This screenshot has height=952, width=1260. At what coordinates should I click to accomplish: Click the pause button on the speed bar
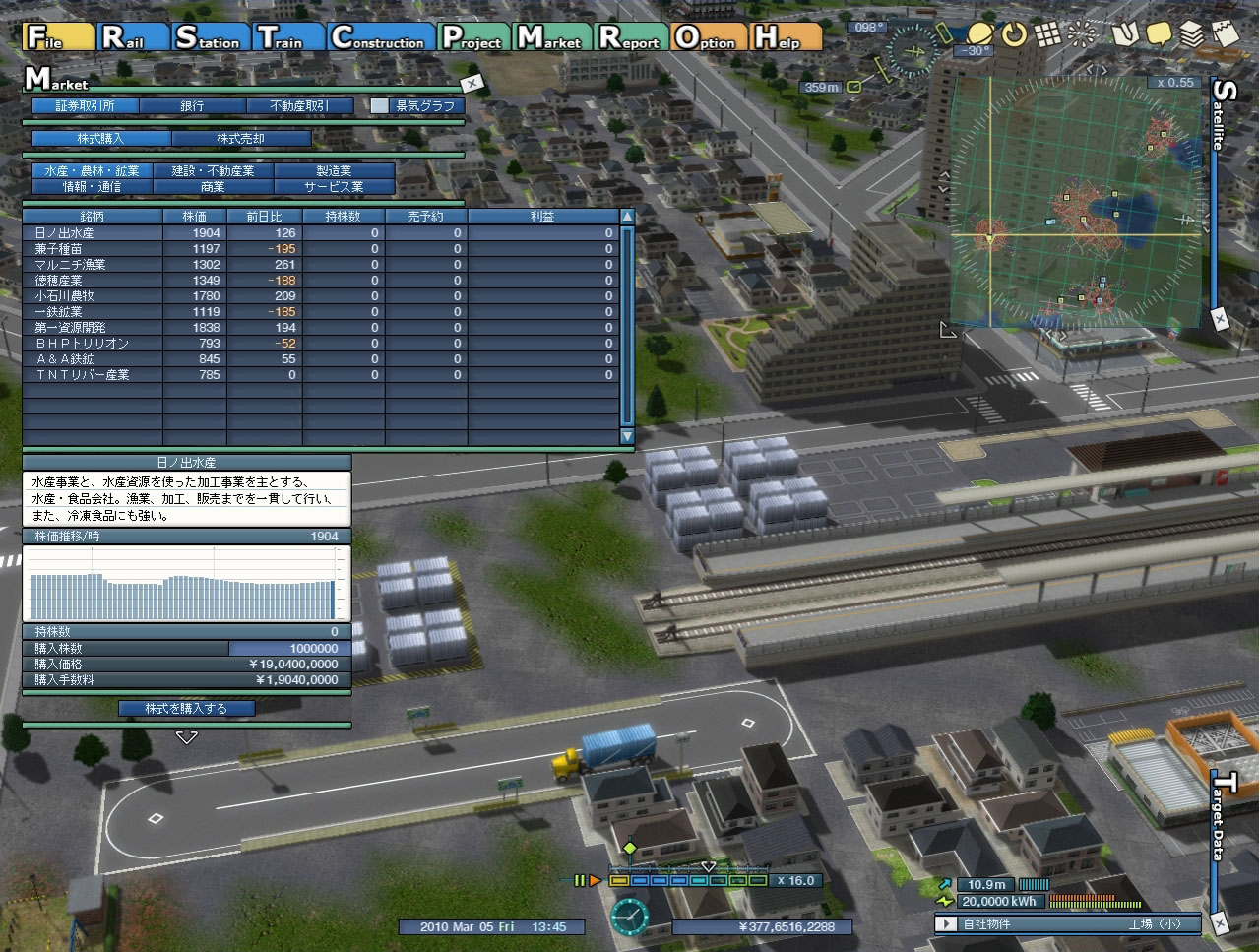tap(580, 880)
